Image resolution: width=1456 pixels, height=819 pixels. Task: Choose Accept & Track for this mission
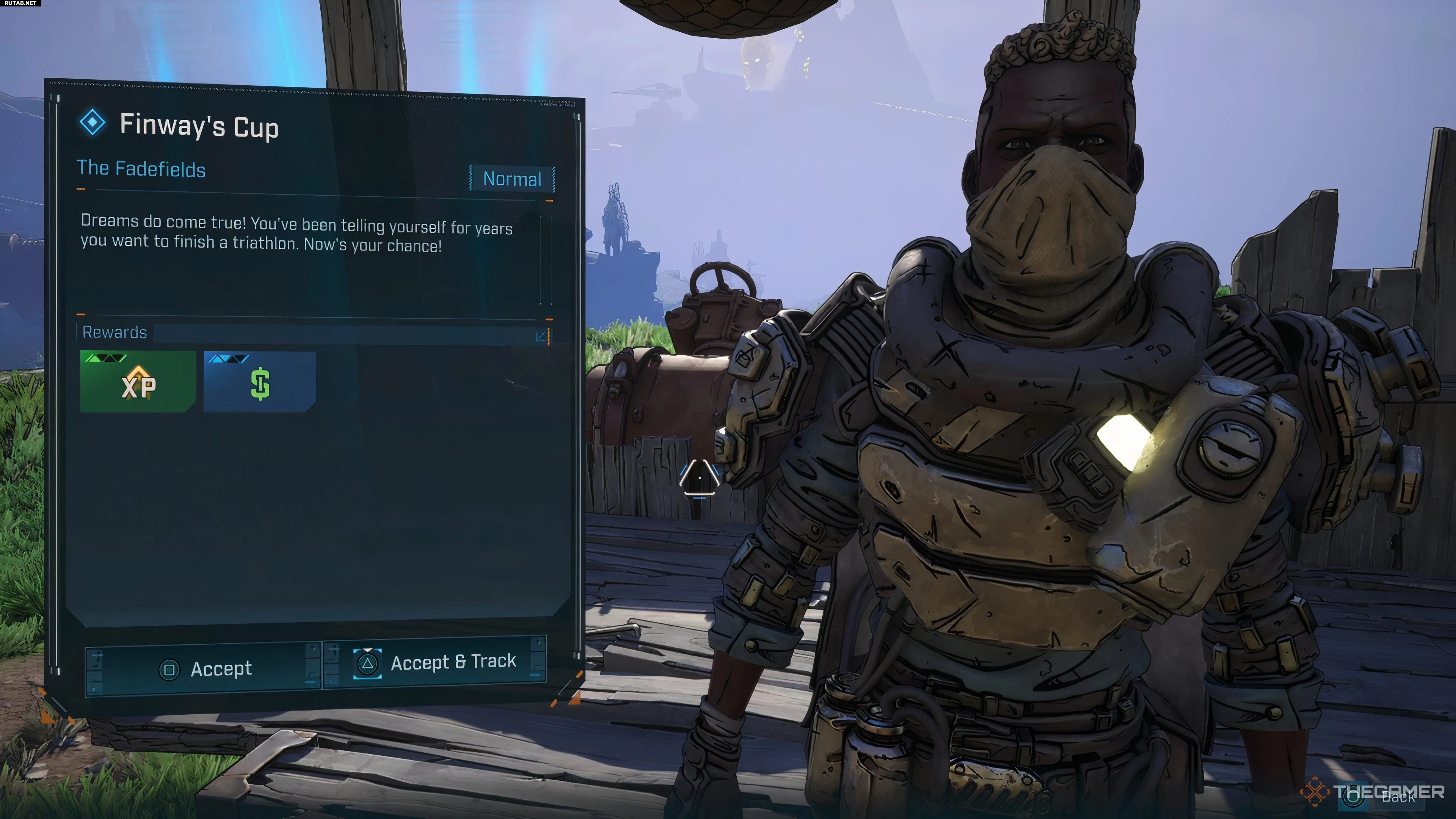tap(434, 662)
